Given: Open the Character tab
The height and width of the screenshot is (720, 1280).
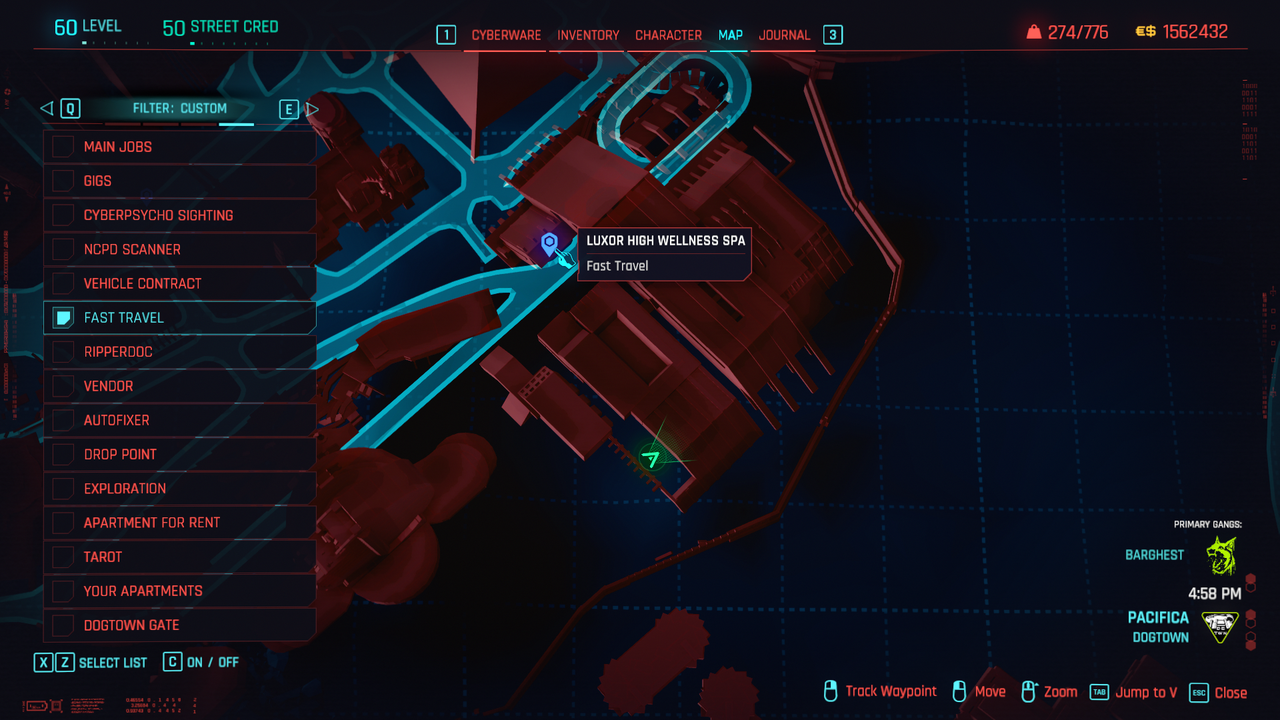Looking at the screenshot, I should click(668, 35).
